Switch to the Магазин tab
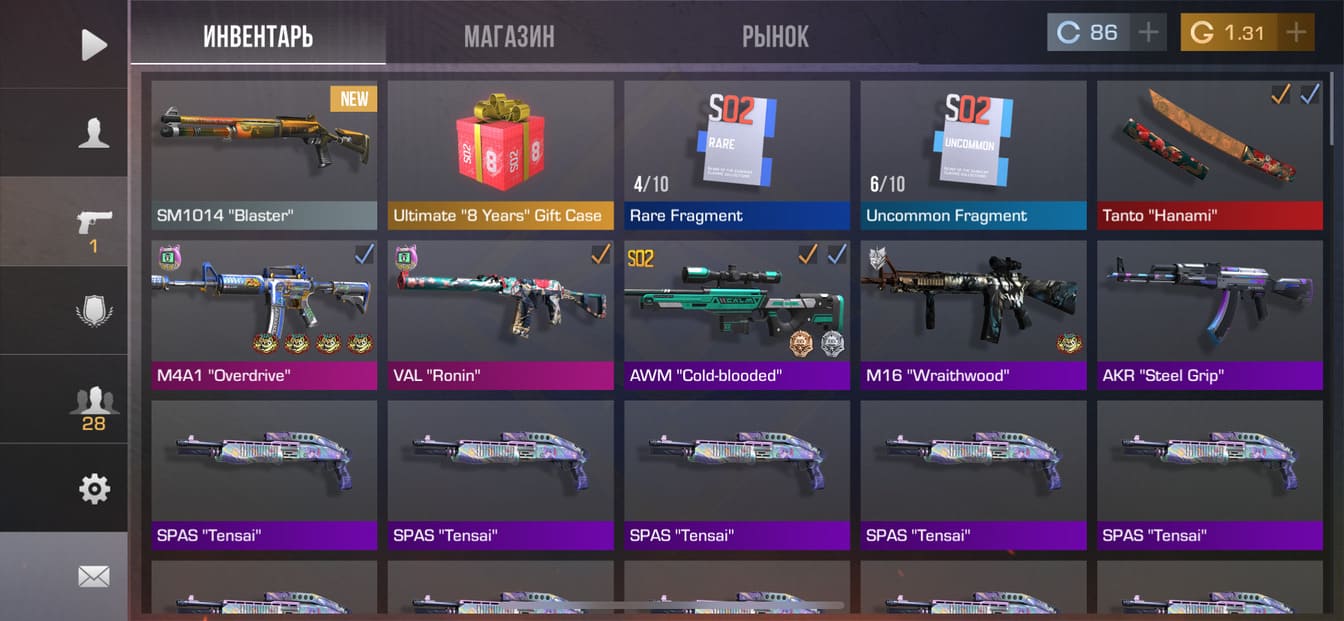 (509, 37)
